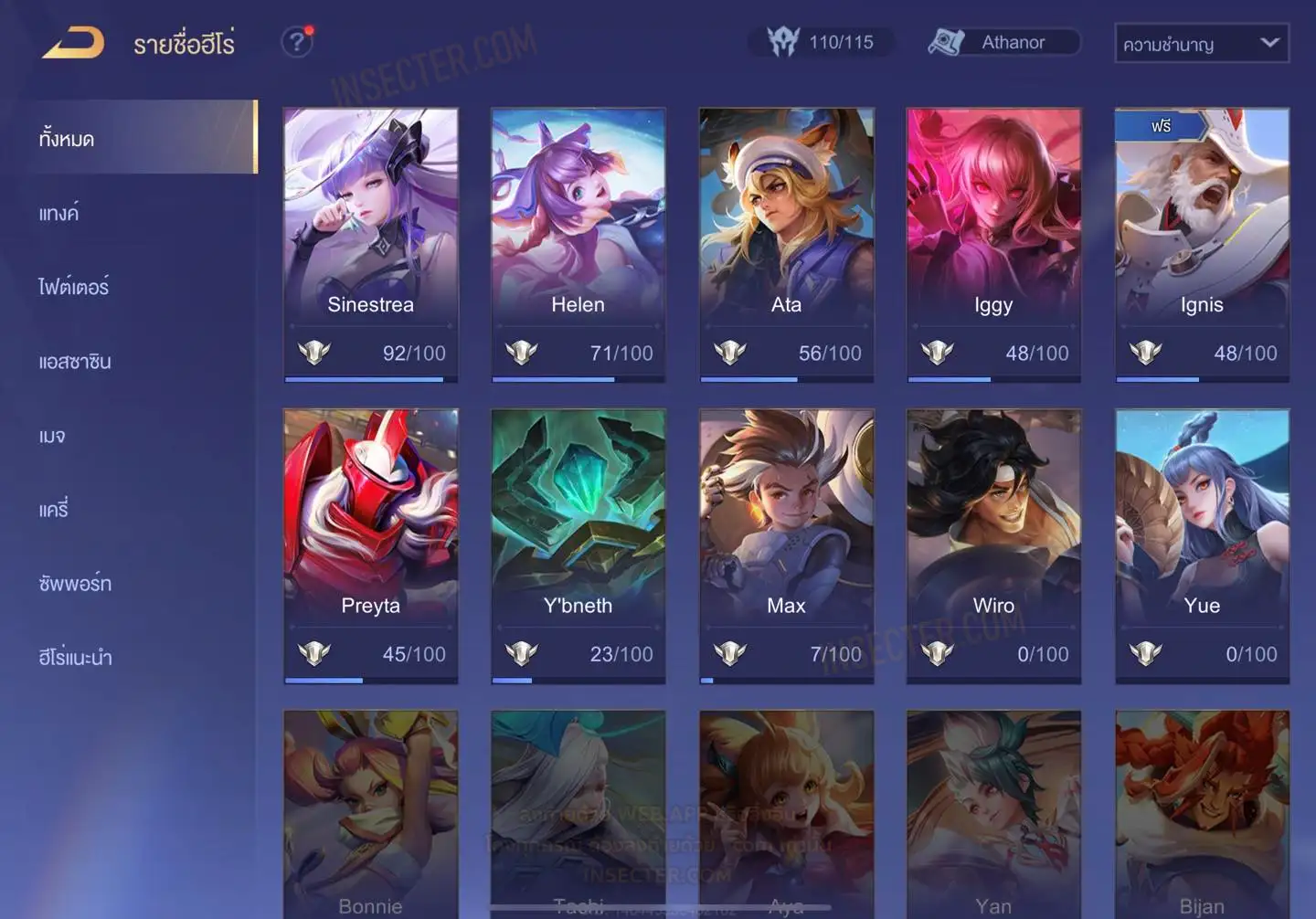This screenshot has width=1316, height=919.
Task: Open the ซัพพอร์ท hero list
Action: pos(75,584)
